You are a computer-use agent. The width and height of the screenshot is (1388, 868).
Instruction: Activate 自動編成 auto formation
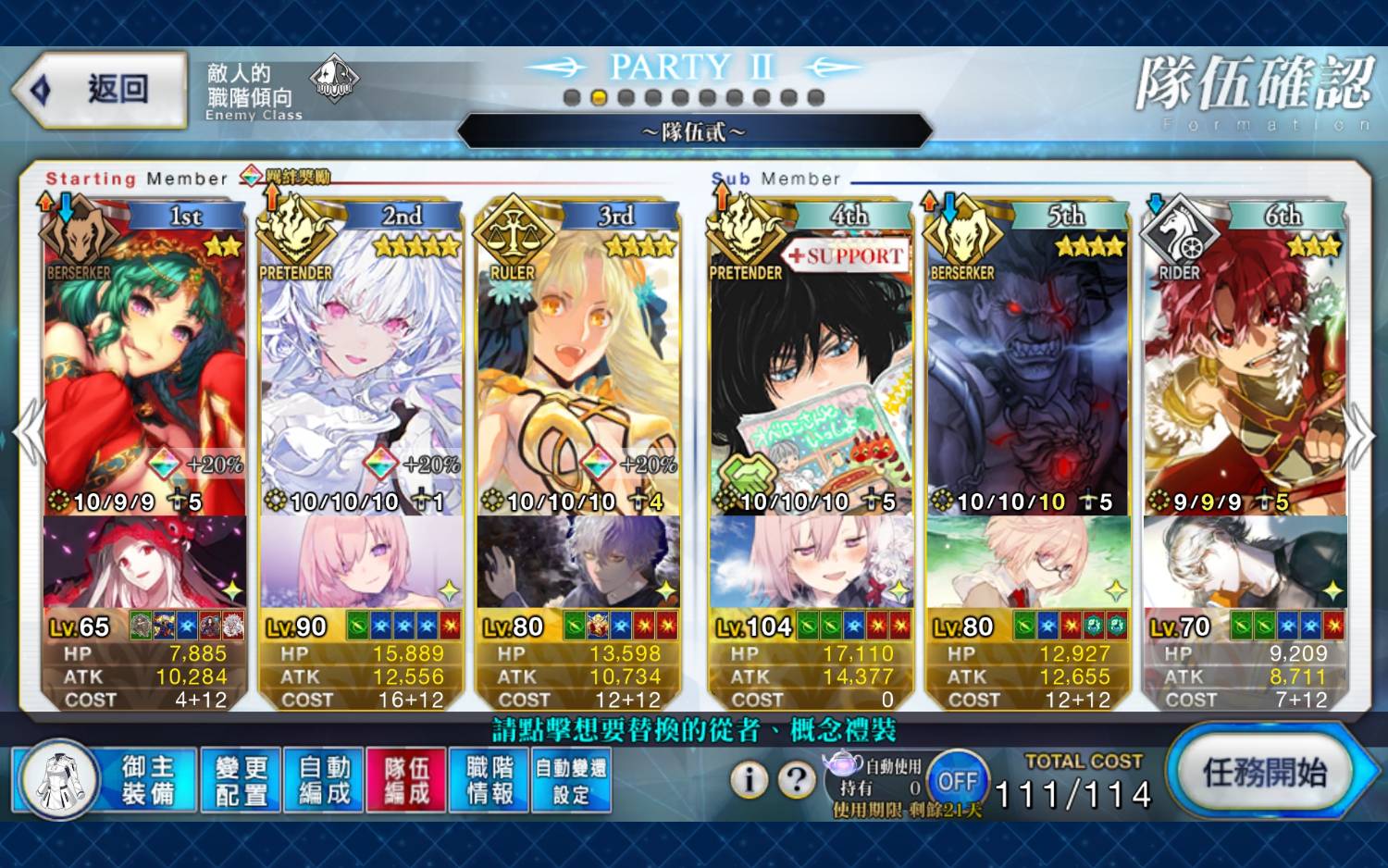[324, 781]
